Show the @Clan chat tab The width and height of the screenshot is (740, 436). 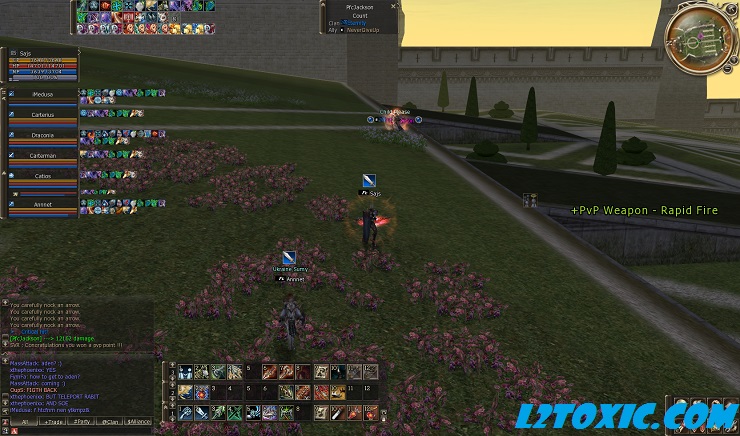109,423
